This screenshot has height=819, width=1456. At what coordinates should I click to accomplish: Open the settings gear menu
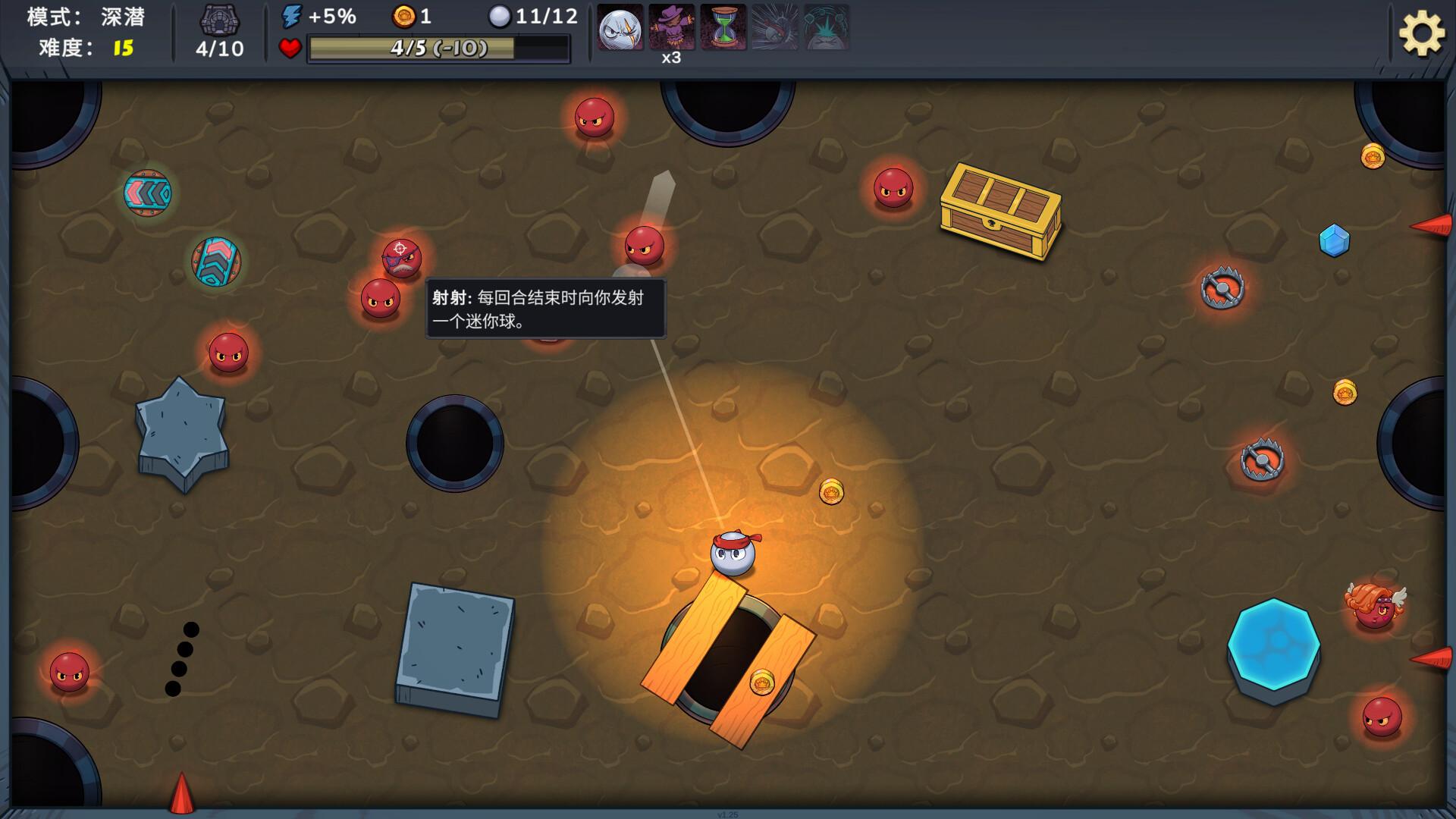1420,33
